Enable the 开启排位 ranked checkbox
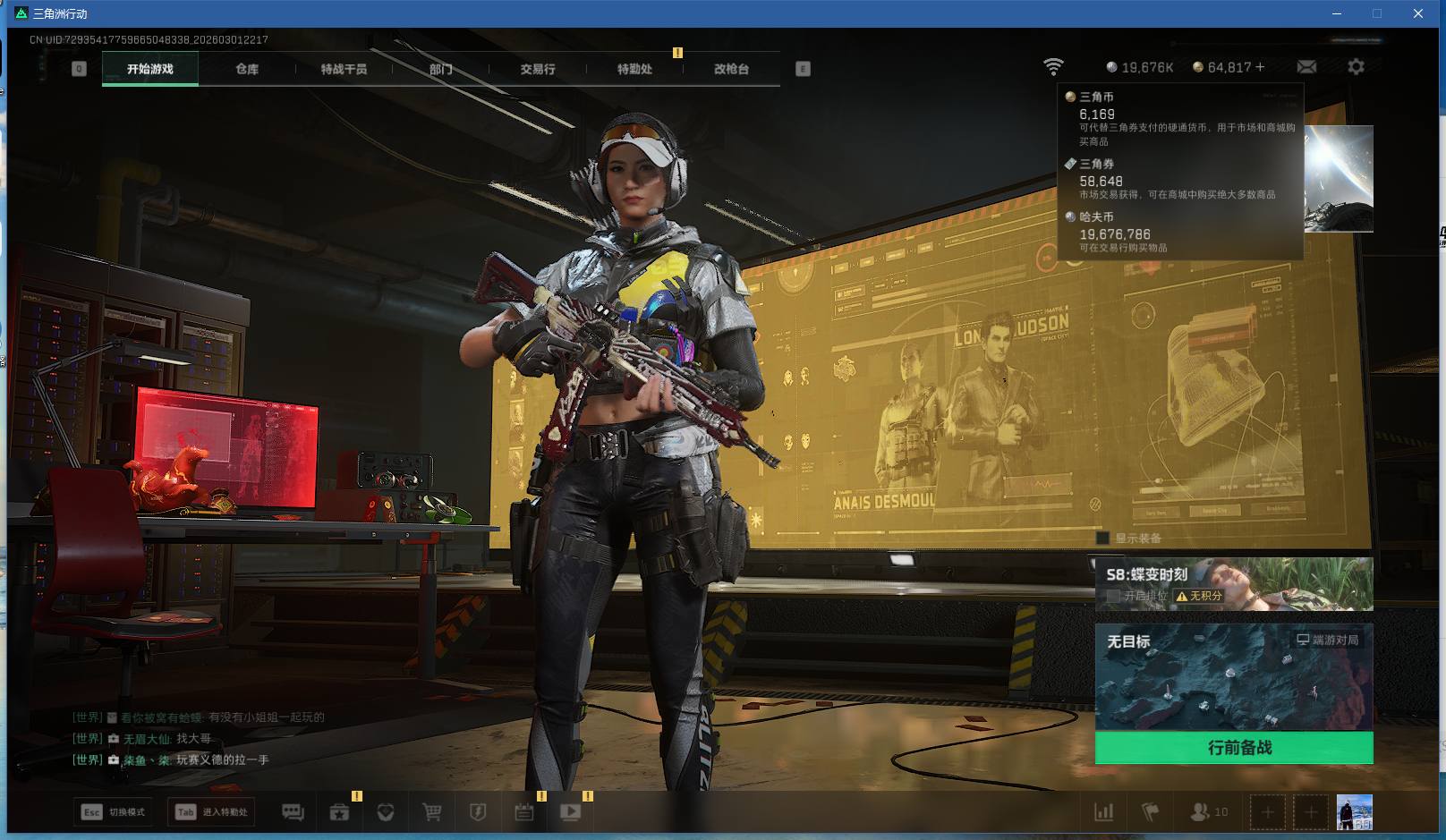Viewport: 1446px width, 840px height. (1114, 596)
